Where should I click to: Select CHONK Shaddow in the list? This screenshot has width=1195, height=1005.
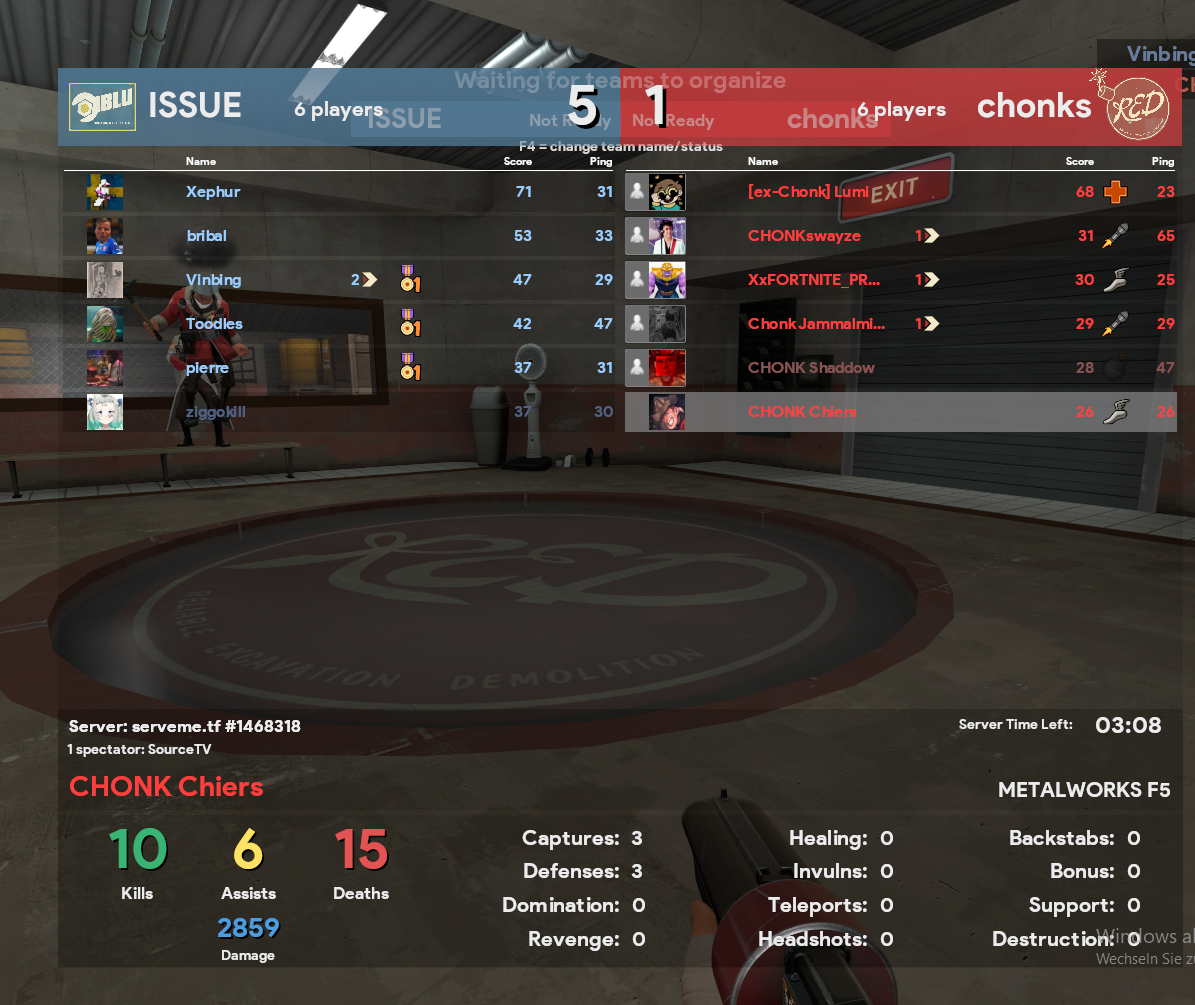tap(811, 368)
